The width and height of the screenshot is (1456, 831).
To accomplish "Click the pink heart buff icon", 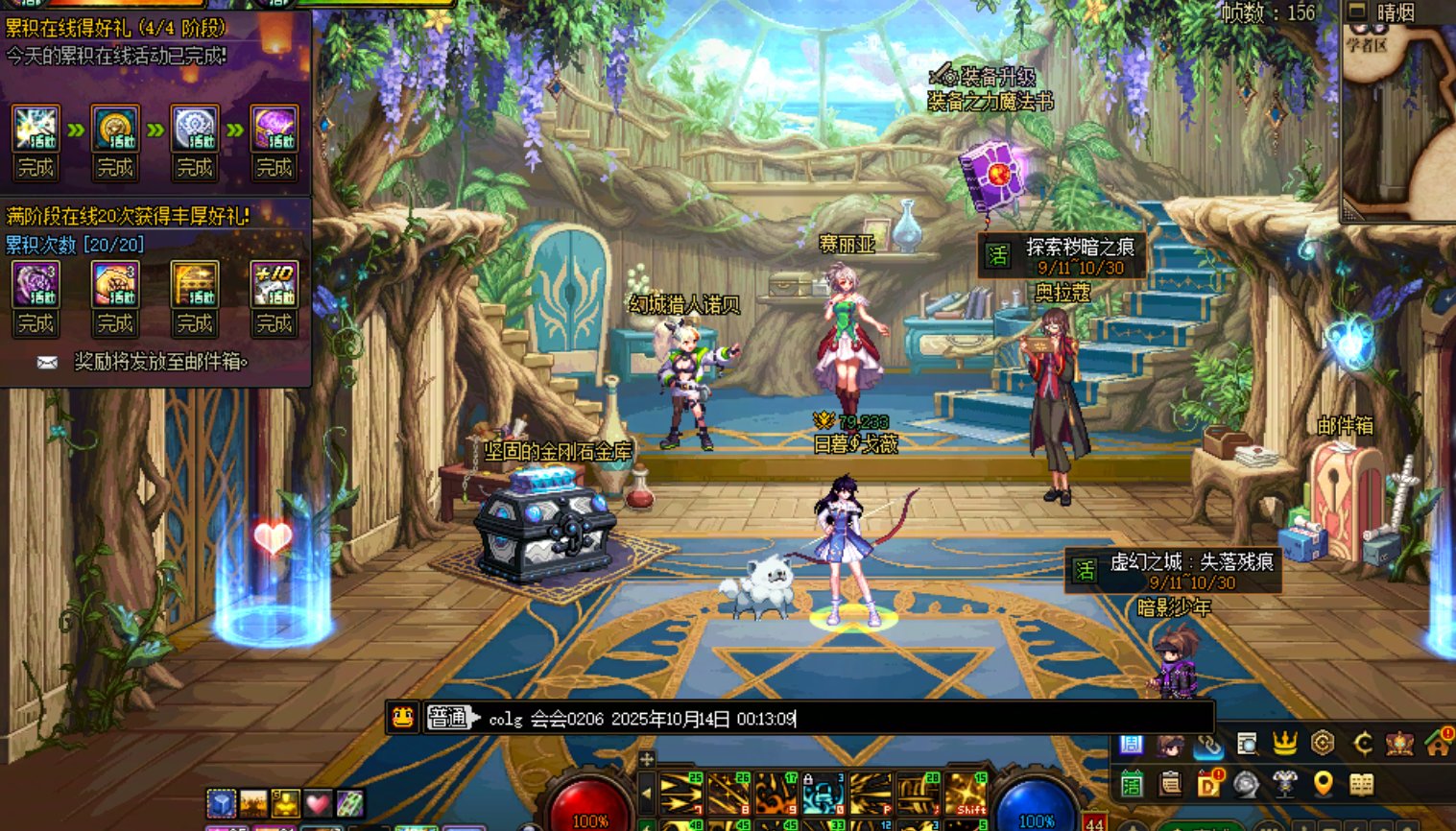I will [317, 802].
